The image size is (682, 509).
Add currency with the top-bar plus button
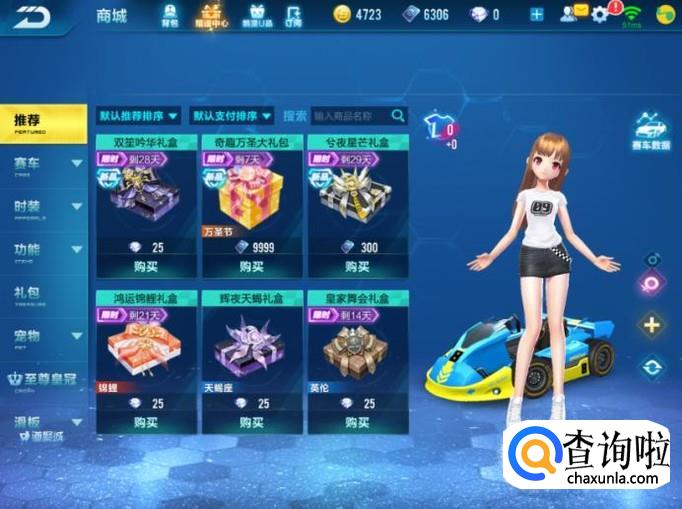point(537,14)
